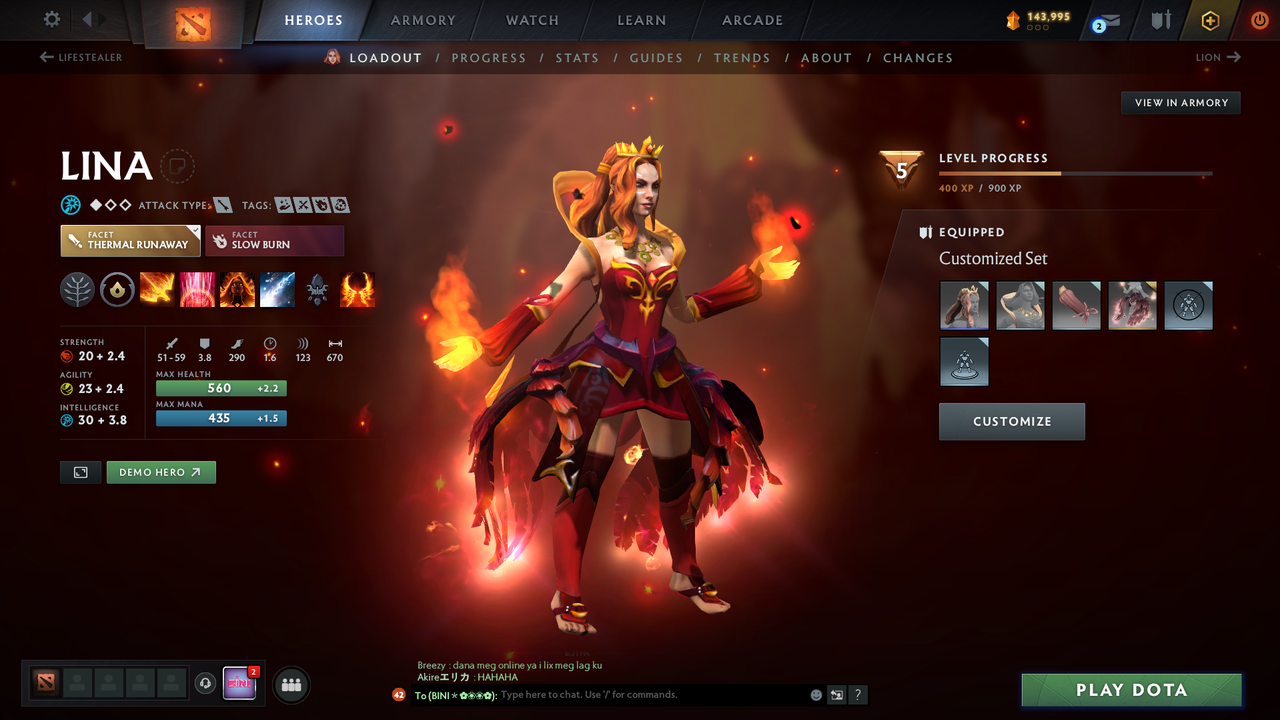Screen dimensions: 1280x720
Task: Open the armory shield and sword icon
Action: pos(1161,20)
